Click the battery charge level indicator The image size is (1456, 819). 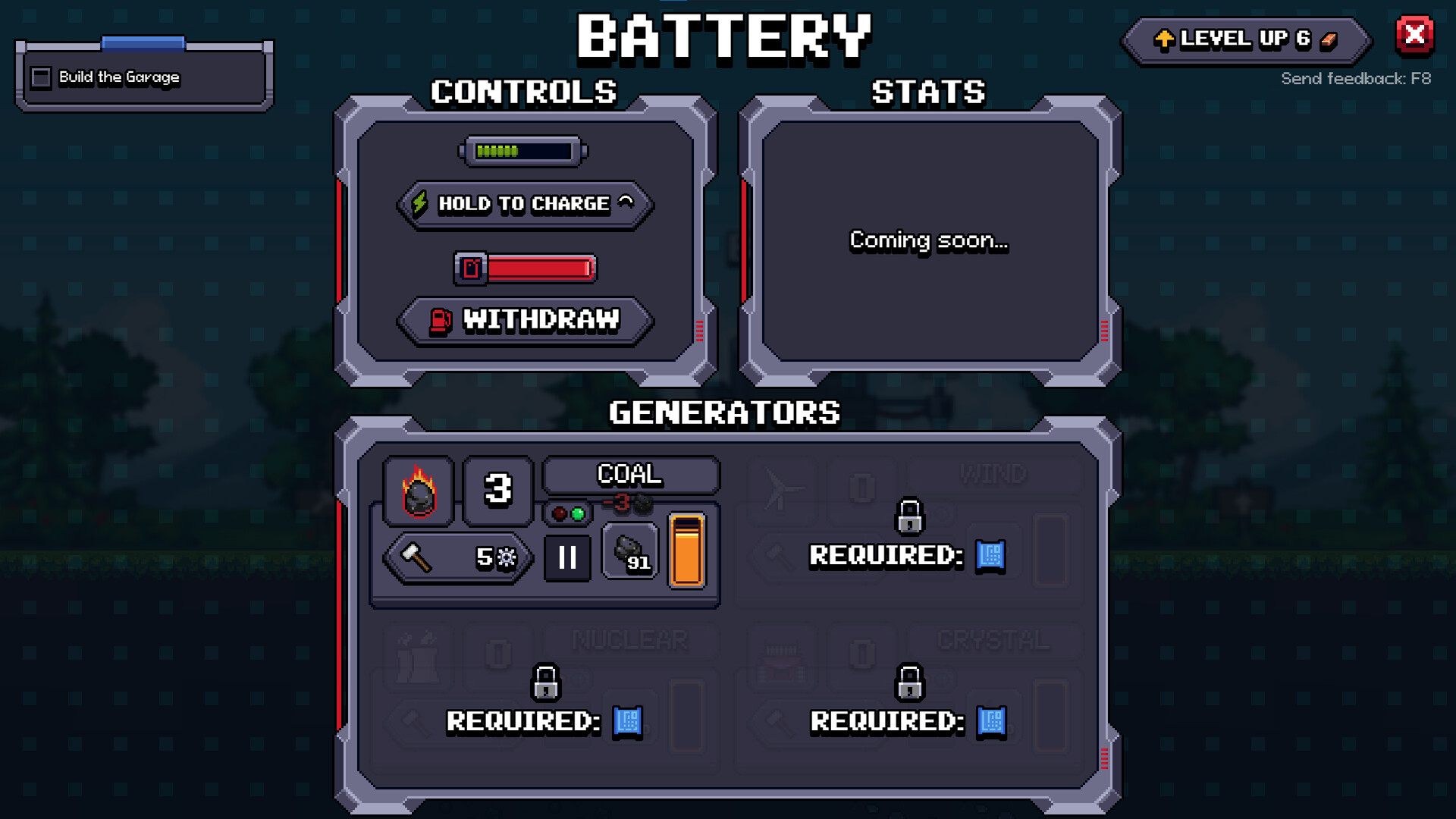[x=522, y=150]
